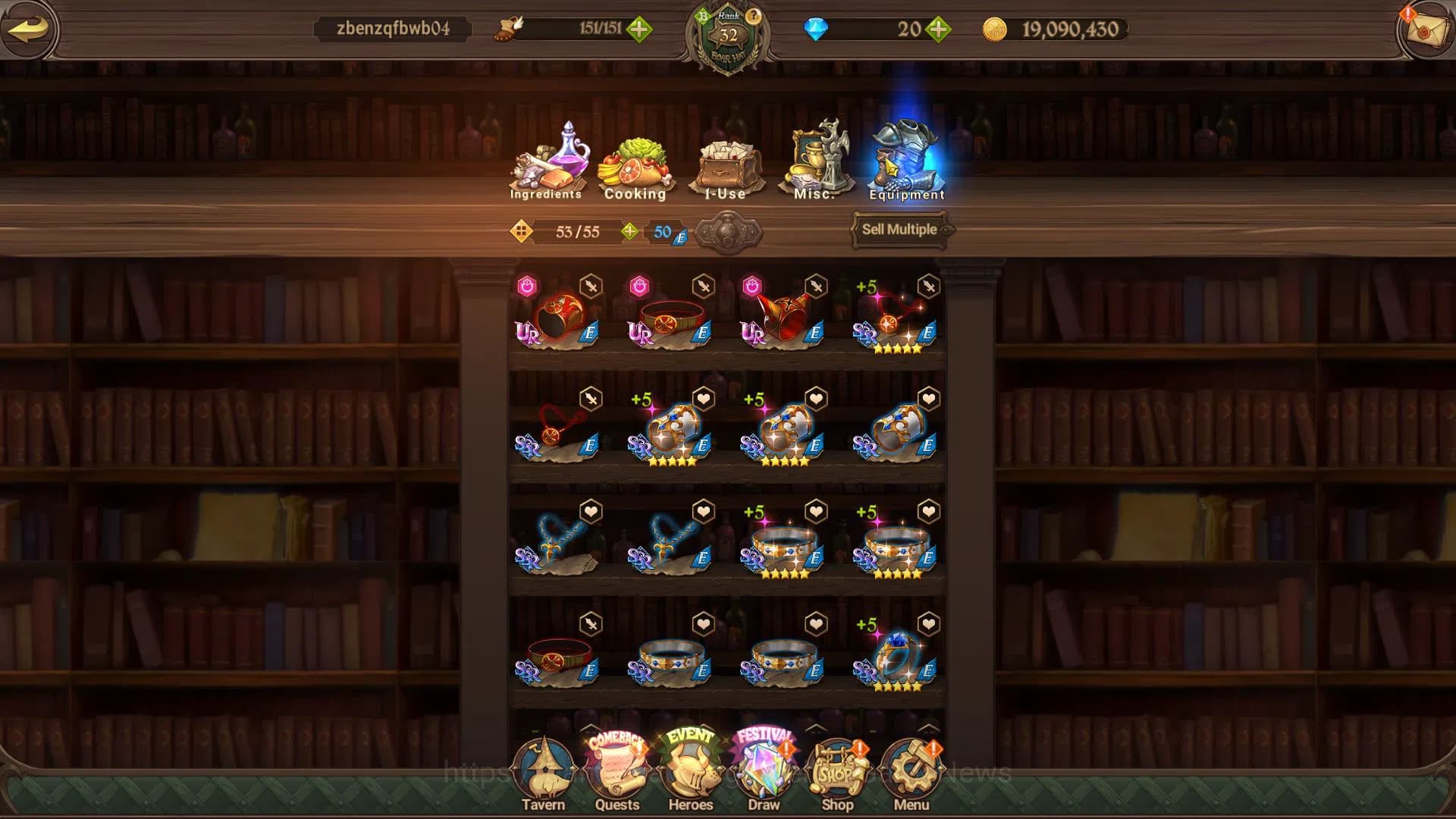The height and width of the screenshot is (819, 1456).
Task: Open Tavern from the bottom bar
Action: click(543, 773)
